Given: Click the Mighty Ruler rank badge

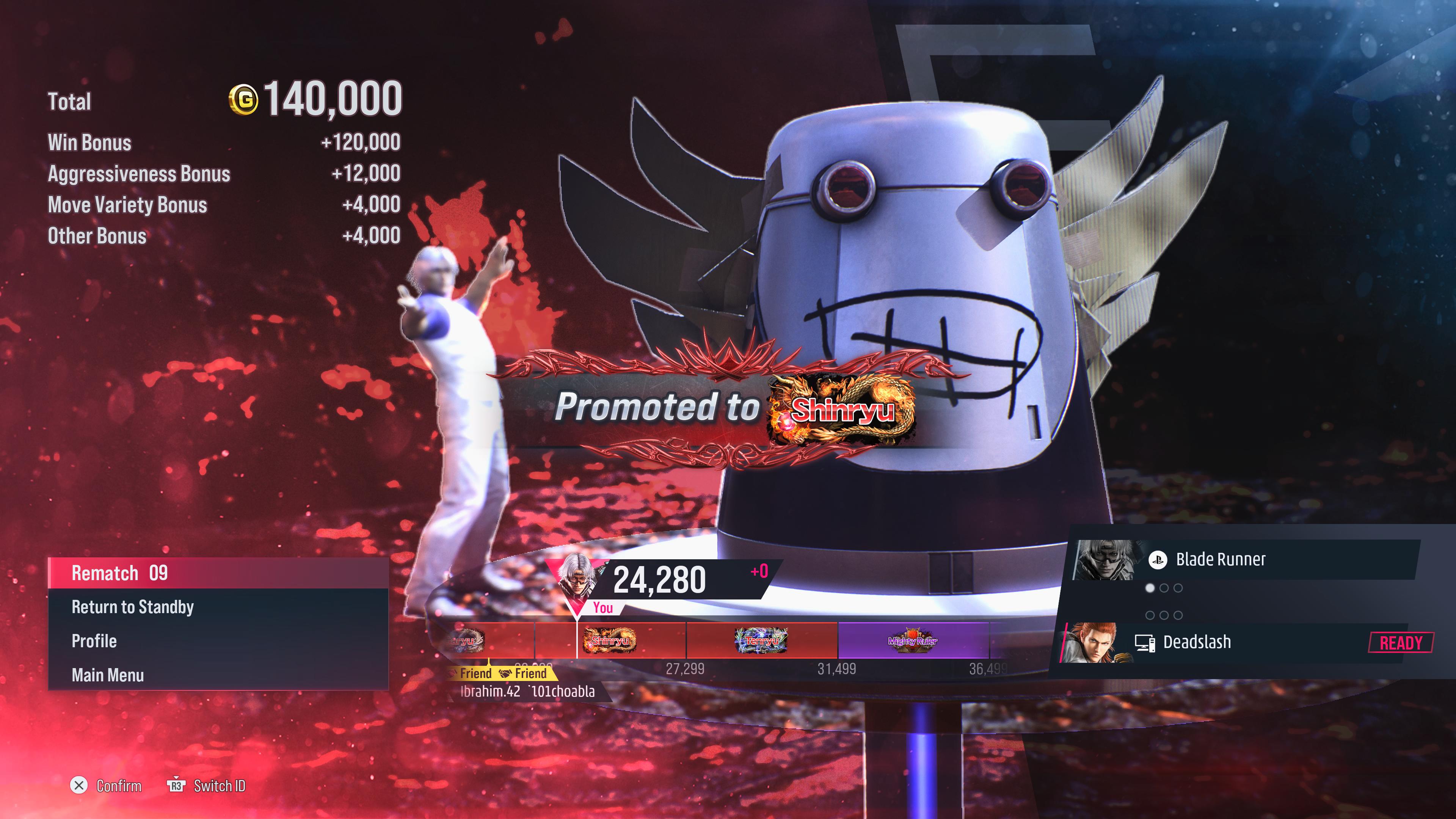Looking at the screenshot, I should click(x=912, y=640).
